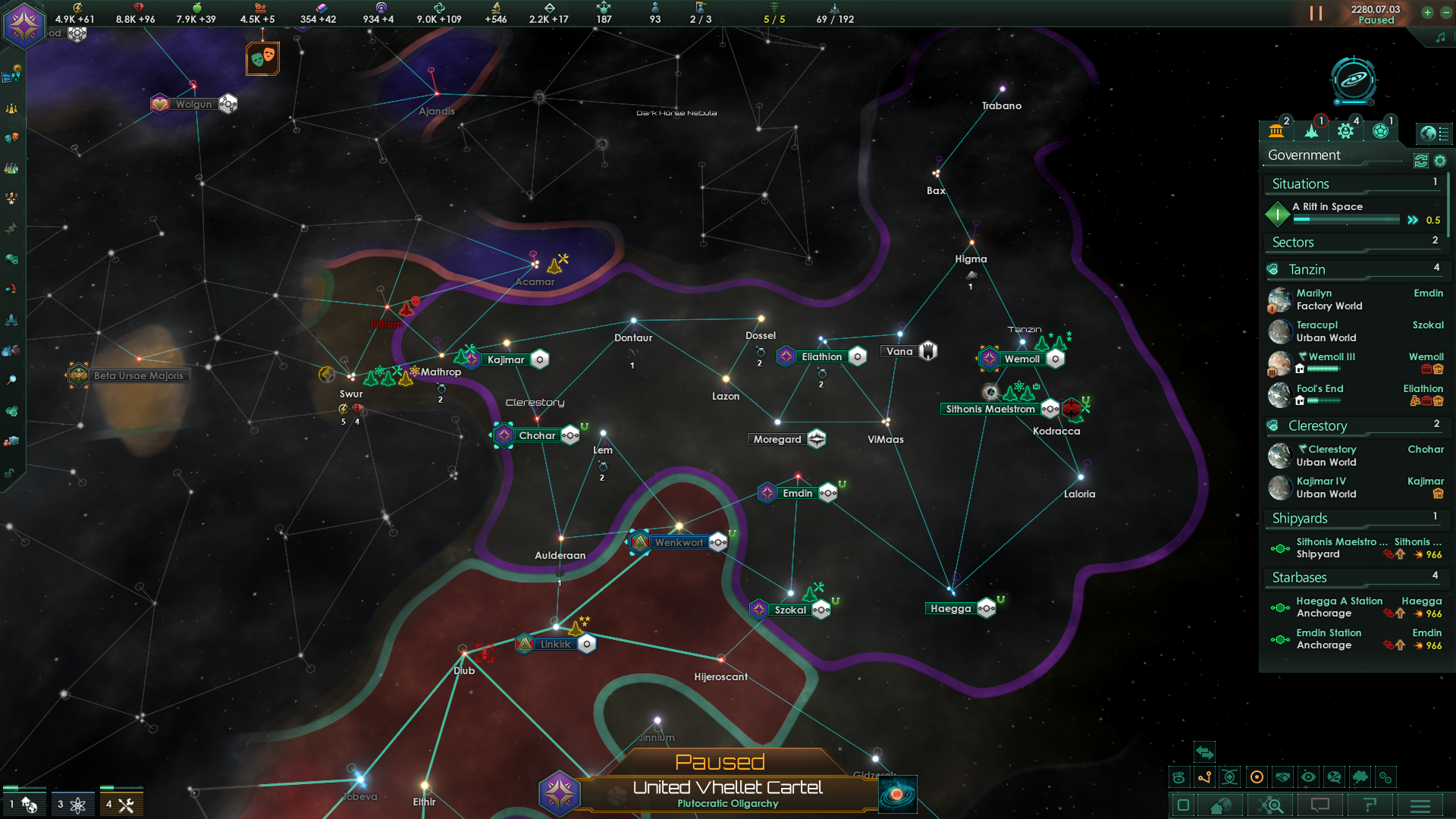Open the Factions panel via the masks icon
Image resolution: width=1456 pixels, height=819 pixels.
[x=11, y=139]
